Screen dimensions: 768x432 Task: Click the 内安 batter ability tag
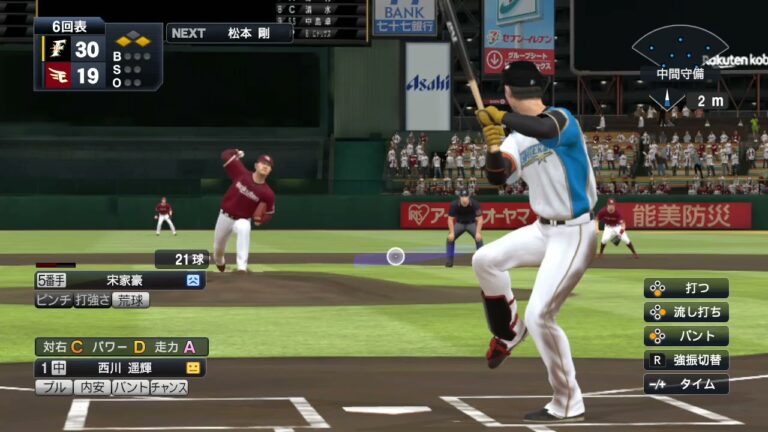tap(92, 388)
